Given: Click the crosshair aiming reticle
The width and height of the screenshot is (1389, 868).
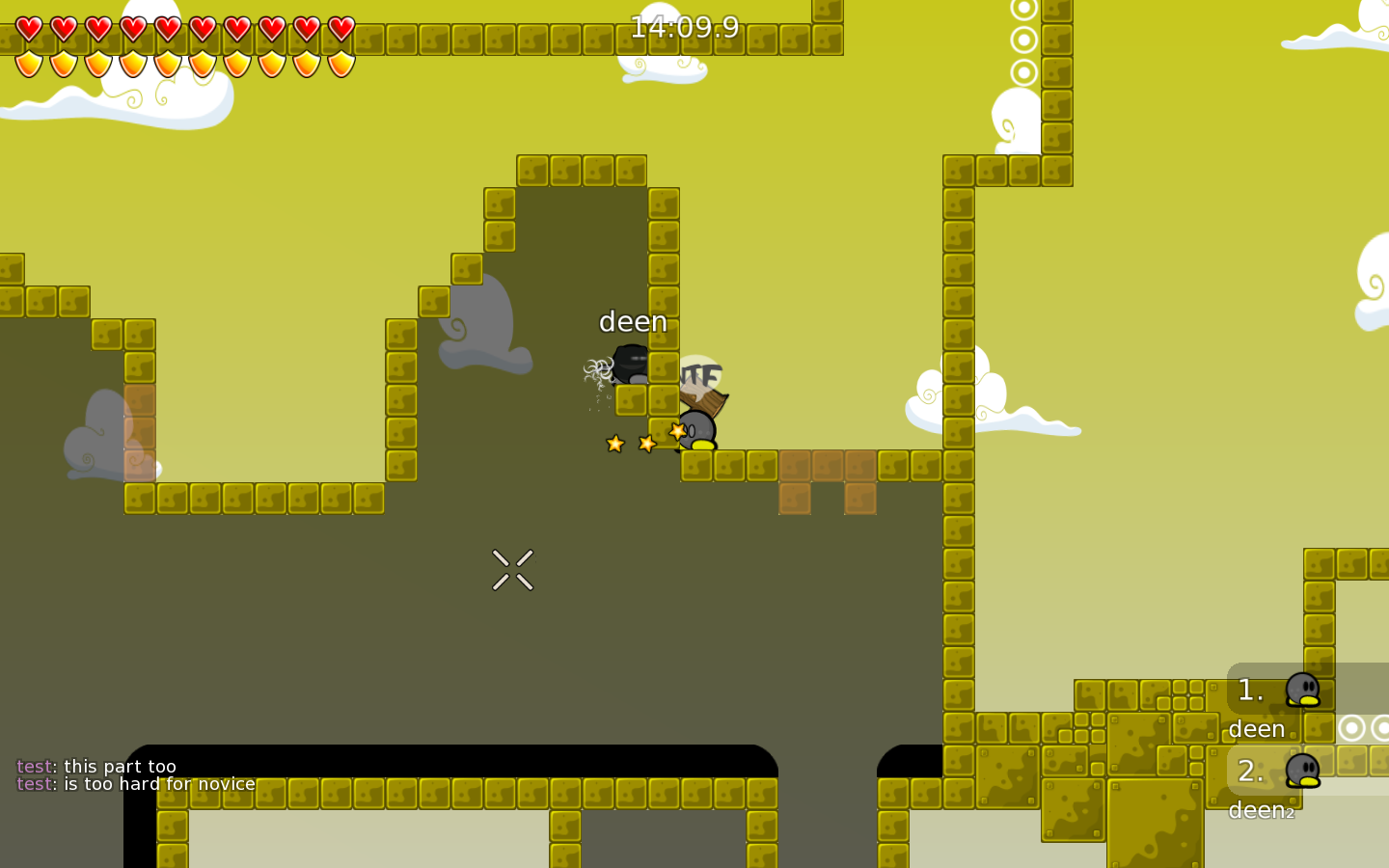Looking at the screenshot, I should point(513,569).
